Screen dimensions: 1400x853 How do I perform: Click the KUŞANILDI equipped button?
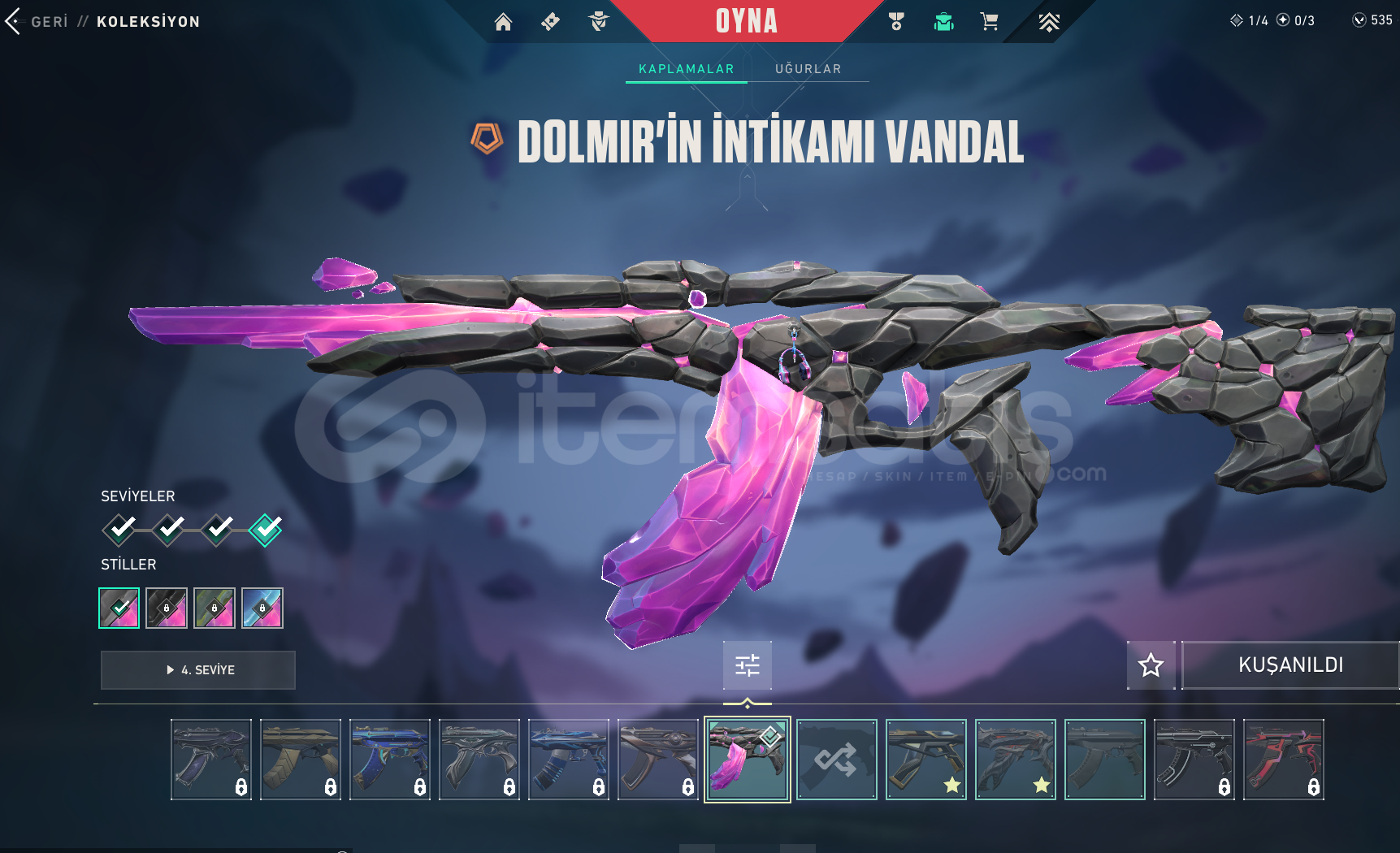[x=1289, y=665]
